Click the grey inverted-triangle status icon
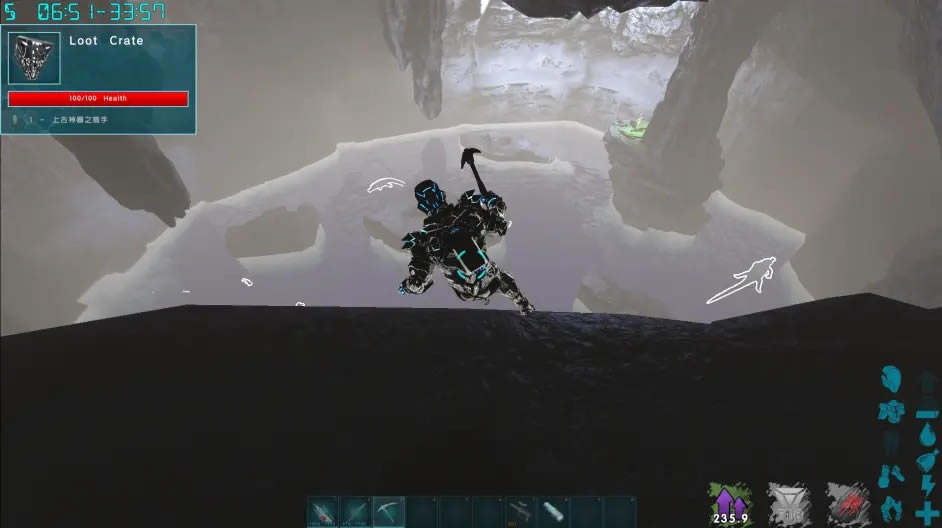Screen dimensions: 942x528 [x=787, y=503]
